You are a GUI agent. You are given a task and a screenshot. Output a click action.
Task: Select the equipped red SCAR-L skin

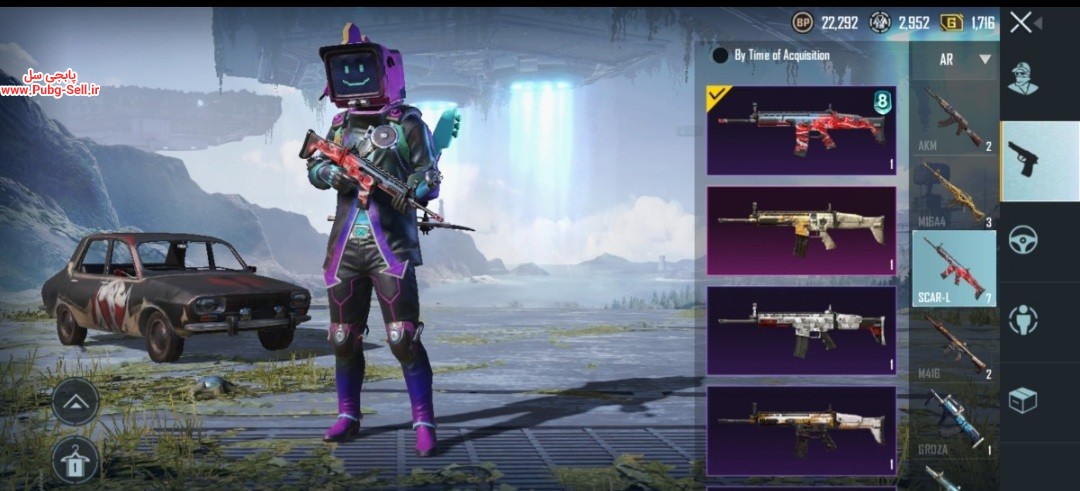pyautogui.click(x=801, y=130)
